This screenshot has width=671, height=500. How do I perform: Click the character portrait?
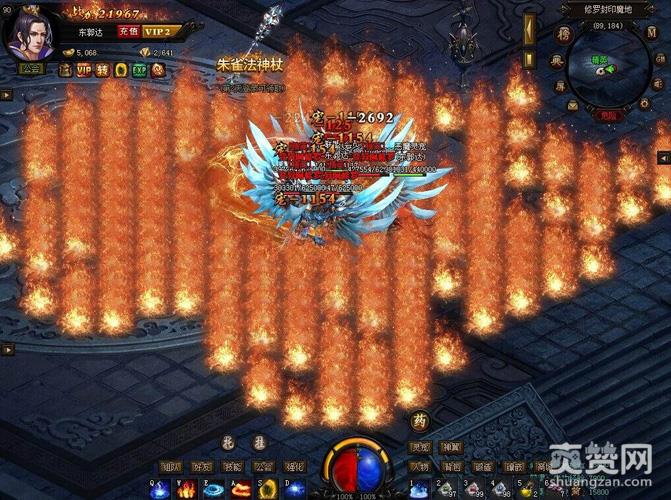tap(29, 33)
